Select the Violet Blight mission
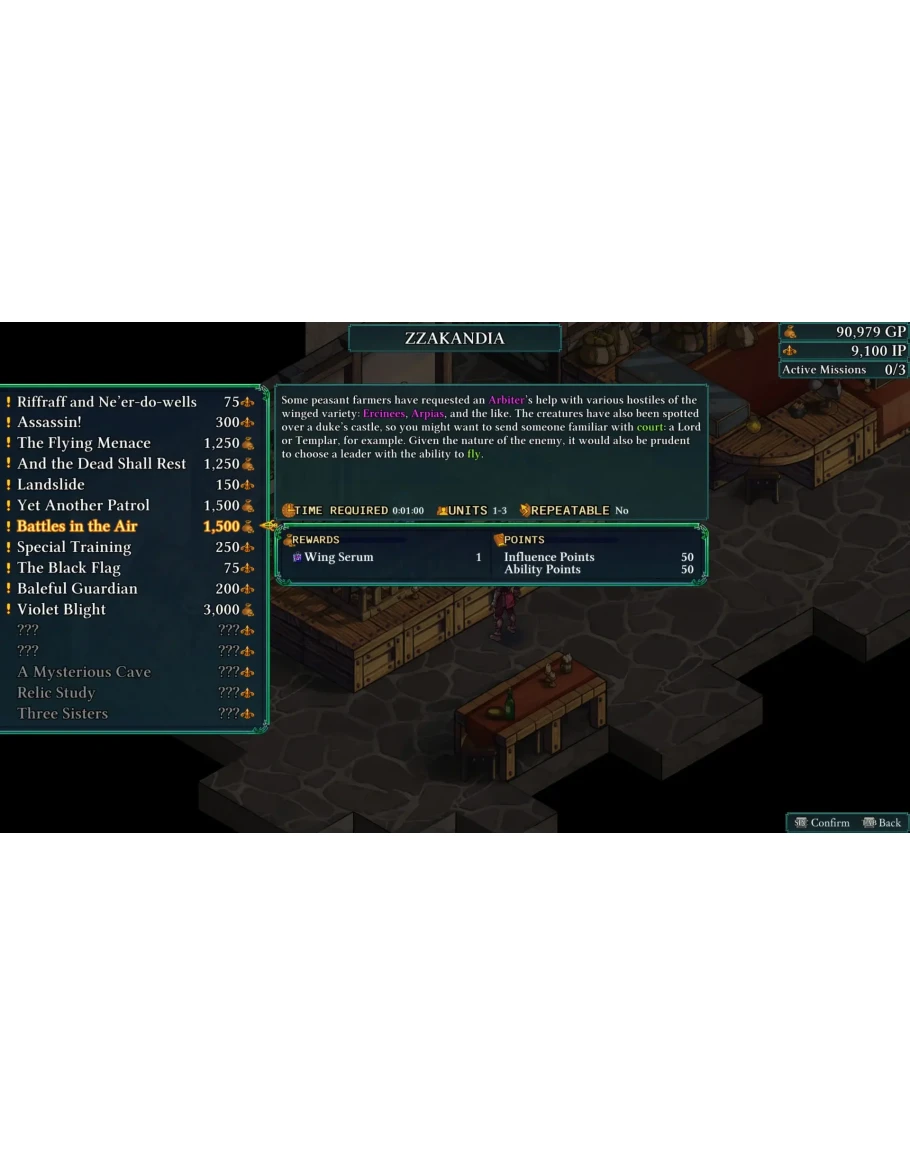This screenshot has height=1155, width=910. click(61, 610)
